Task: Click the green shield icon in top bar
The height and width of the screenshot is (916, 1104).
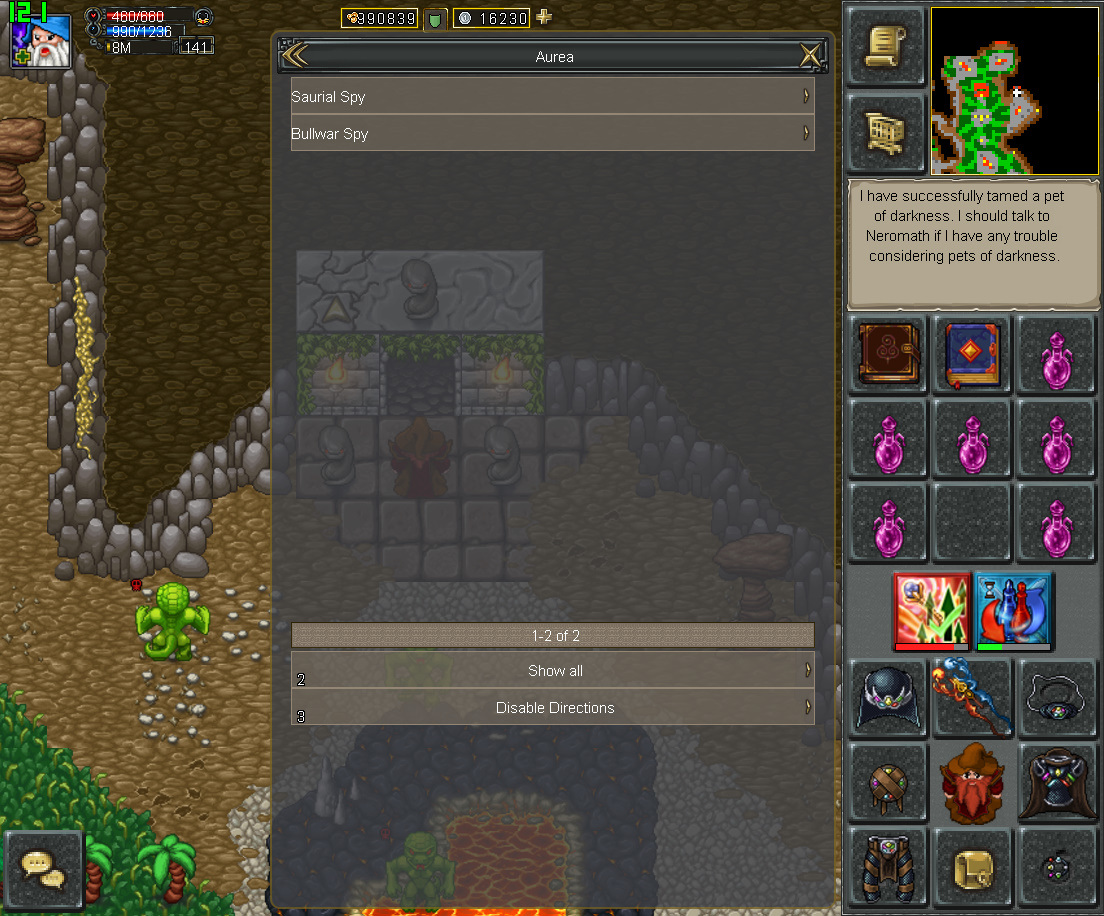Action: (x=435, y=18)
